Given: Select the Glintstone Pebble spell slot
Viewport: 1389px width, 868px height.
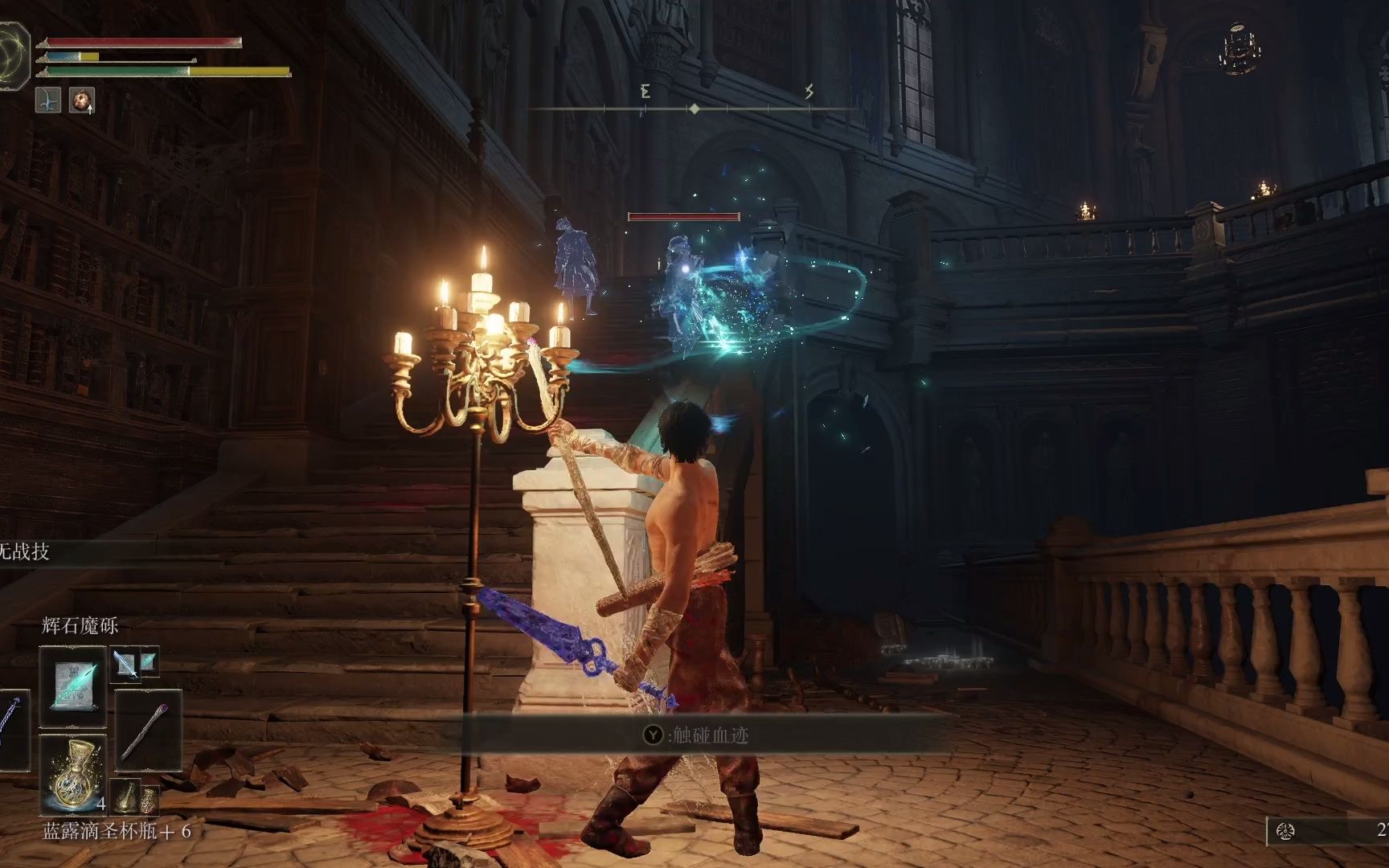Looking at the screenshot, I should click(72, 687).
